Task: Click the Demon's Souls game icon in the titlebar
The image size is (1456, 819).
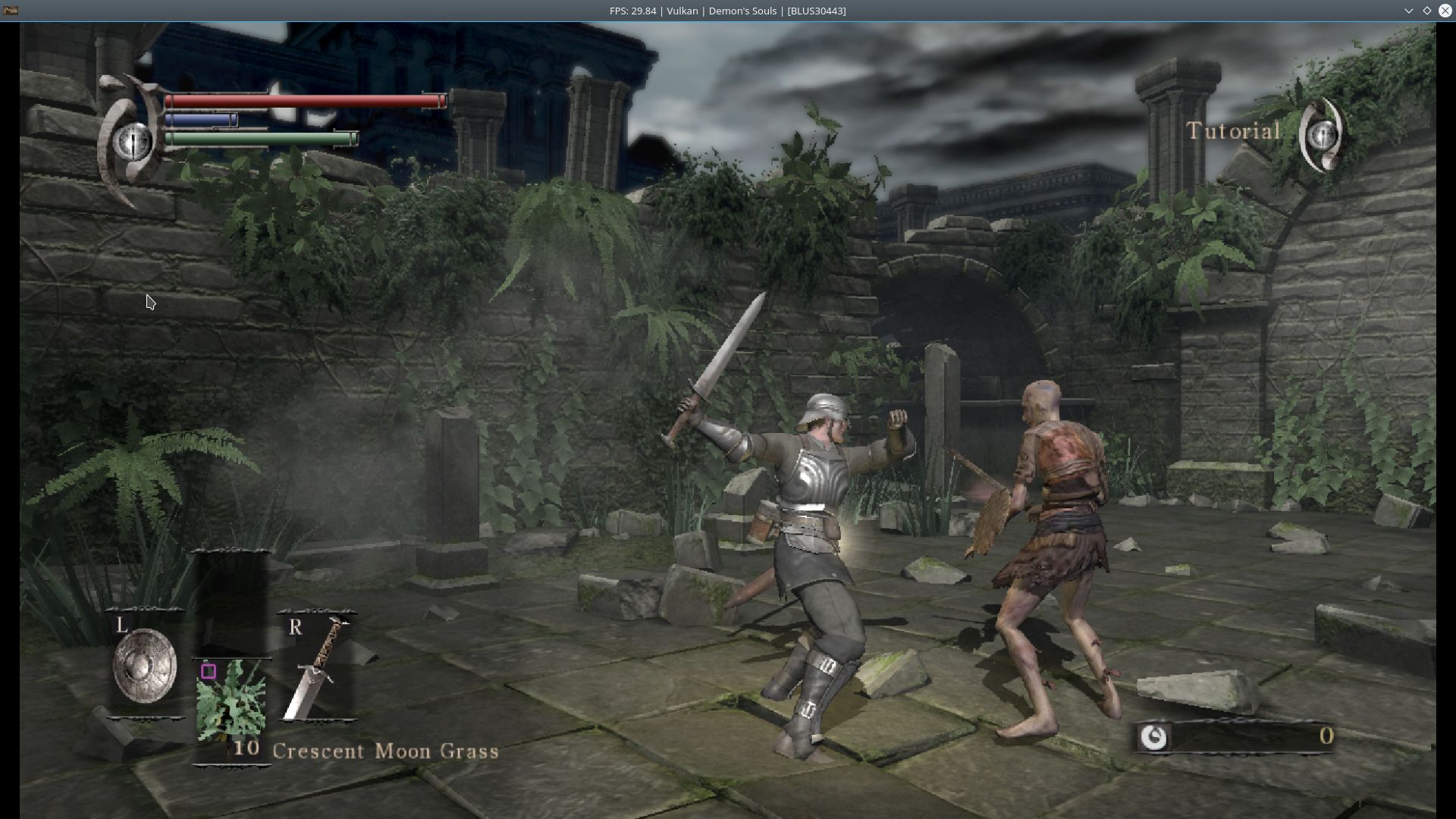Action: point(11,11)
